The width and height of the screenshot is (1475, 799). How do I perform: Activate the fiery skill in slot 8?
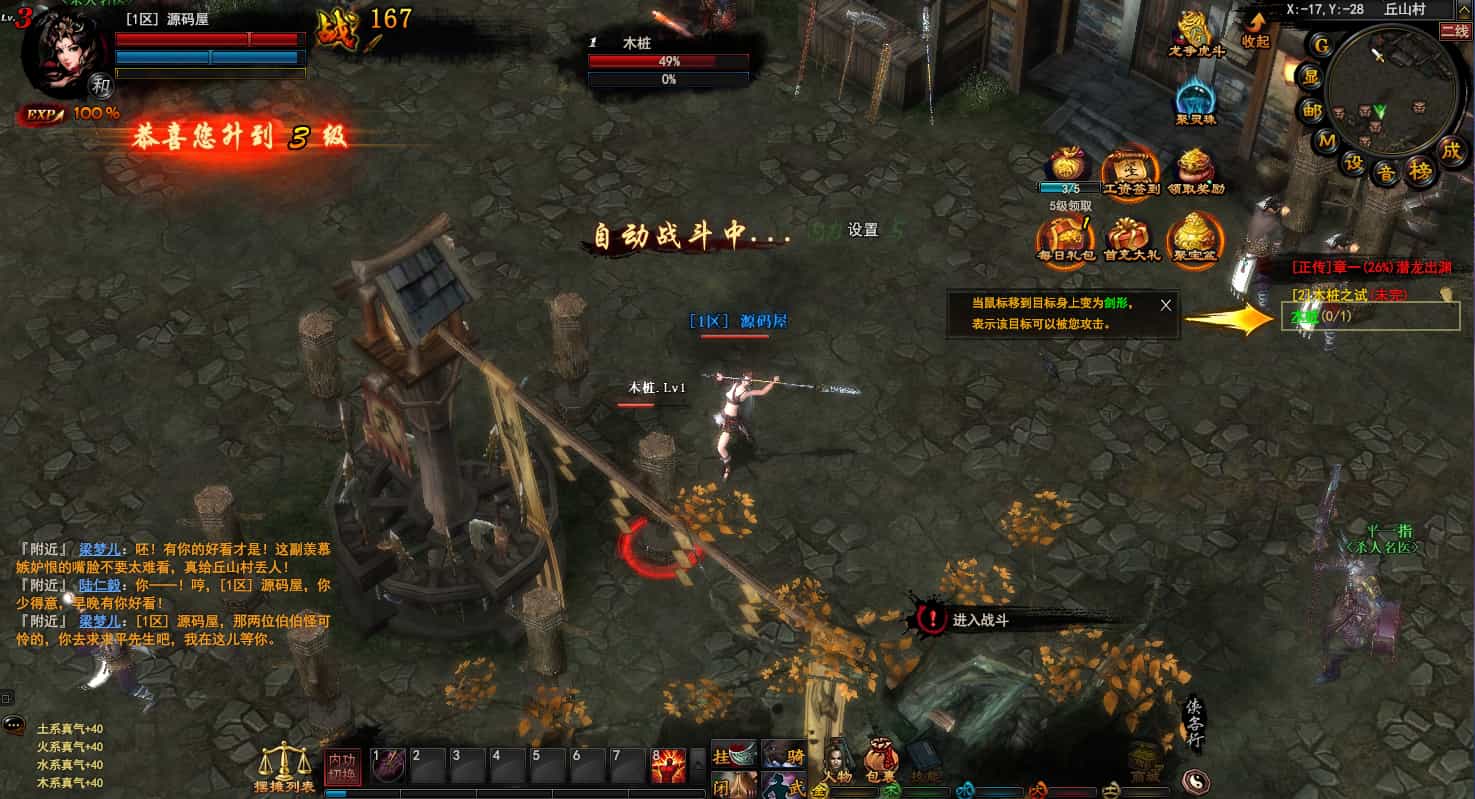(668, 766)
